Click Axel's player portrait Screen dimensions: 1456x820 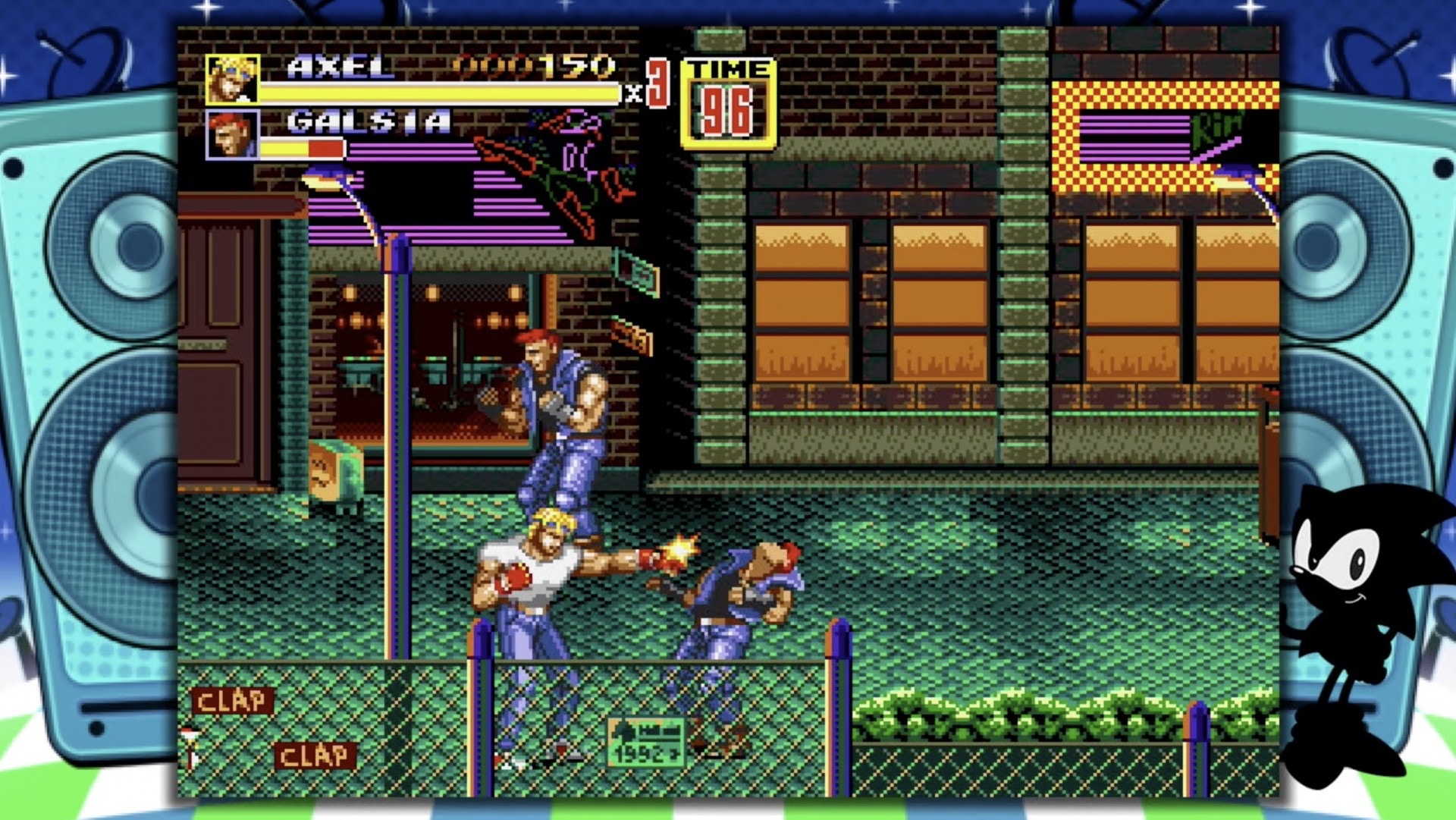pyautogui.click(x=232, y=79)
